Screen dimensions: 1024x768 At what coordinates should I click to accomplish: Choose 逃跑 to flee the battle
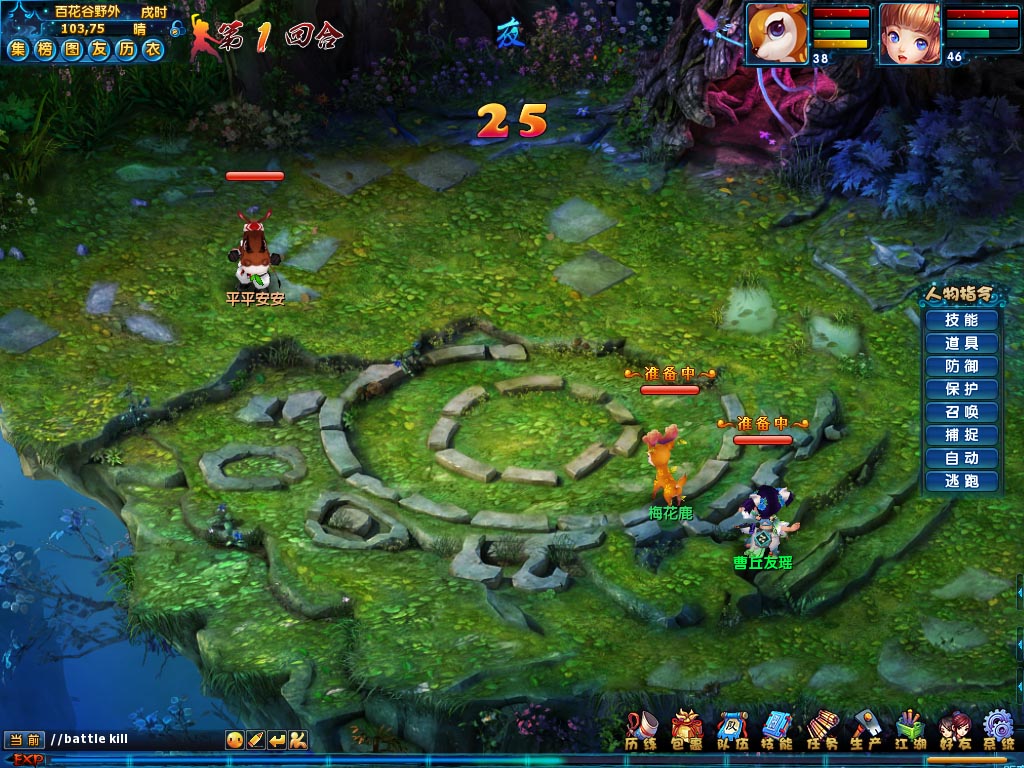coord(961,481)
